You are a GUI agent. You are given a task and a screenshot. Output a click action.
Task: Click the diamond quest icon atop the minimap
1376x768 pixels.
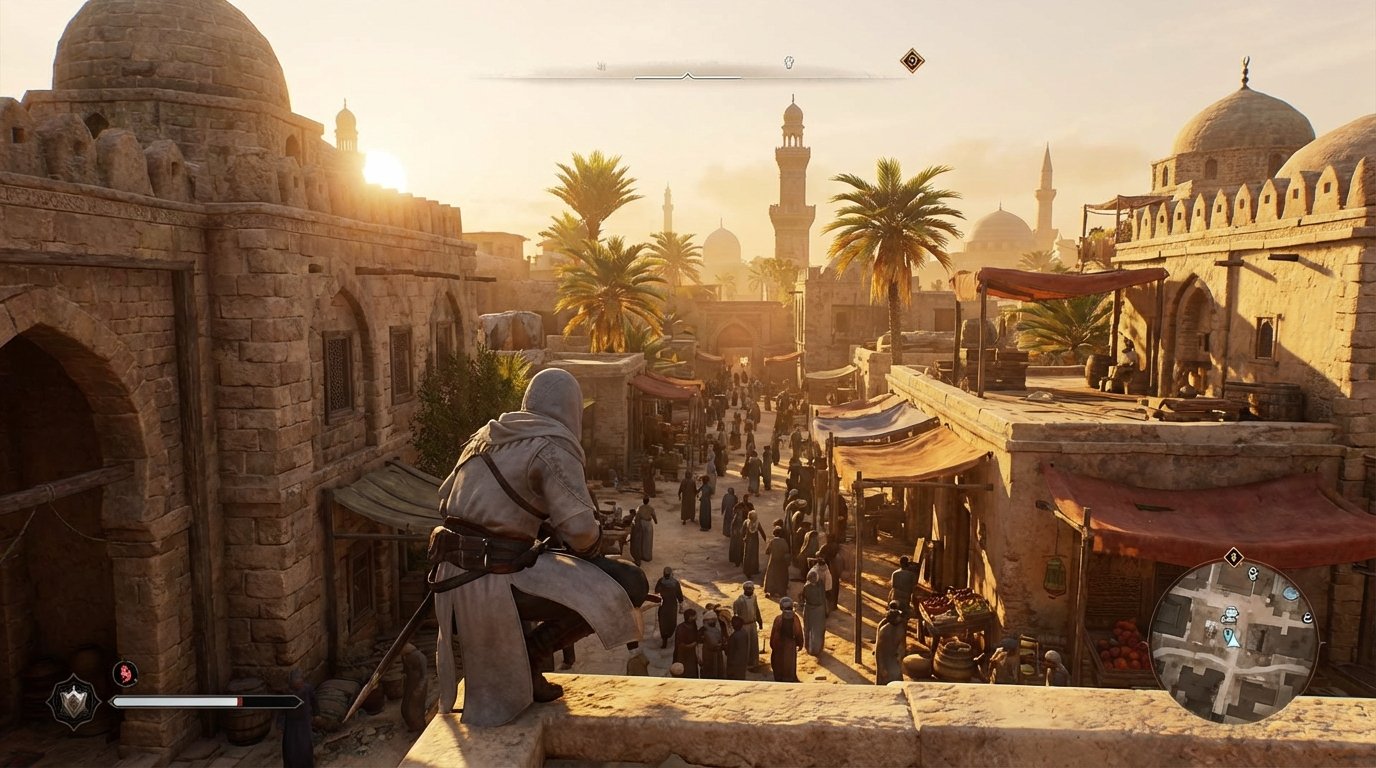click(x=1233, y=556)
